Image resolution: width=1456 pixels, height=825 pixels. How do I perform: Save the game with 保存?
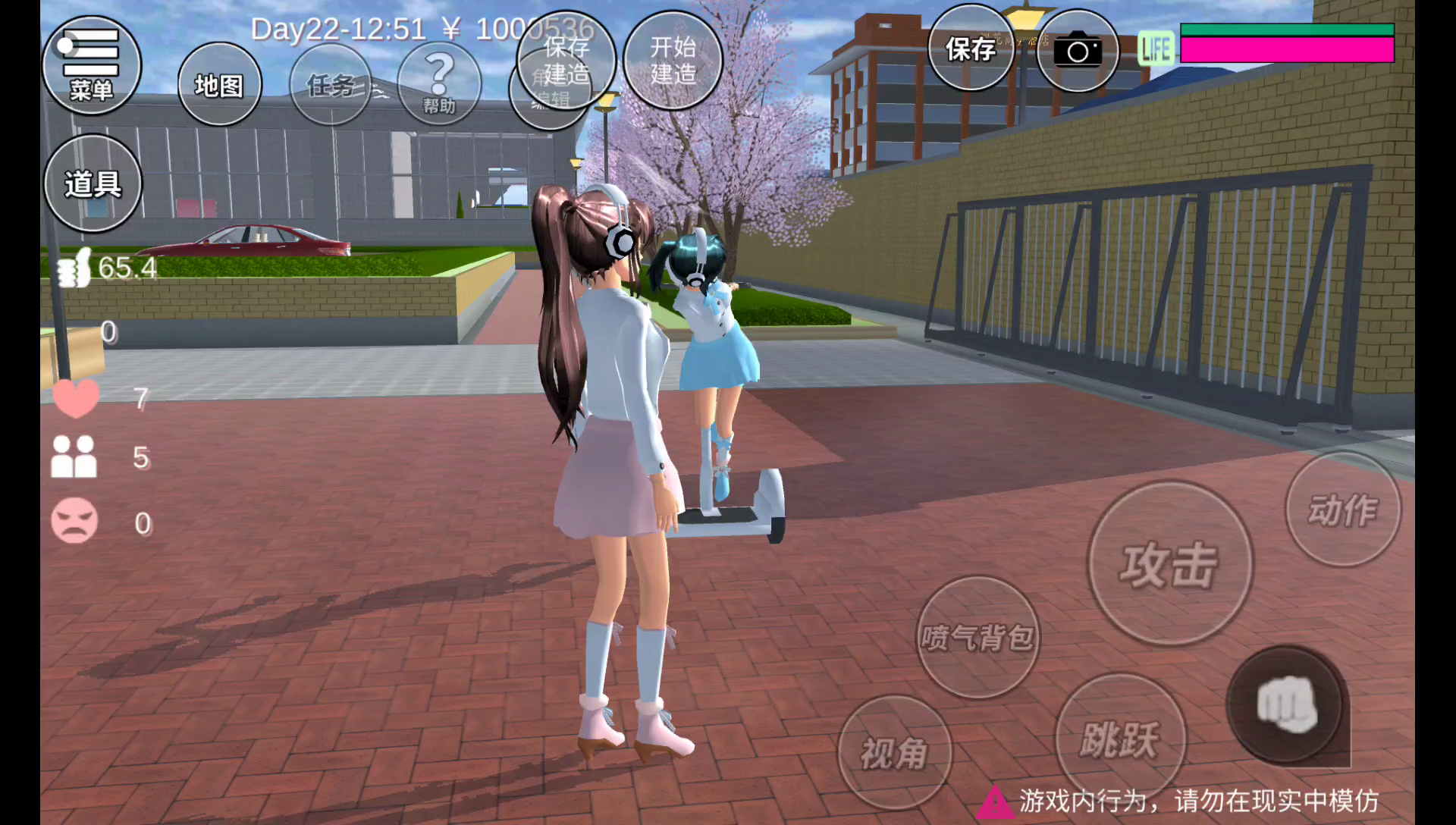tap(971, 49)
